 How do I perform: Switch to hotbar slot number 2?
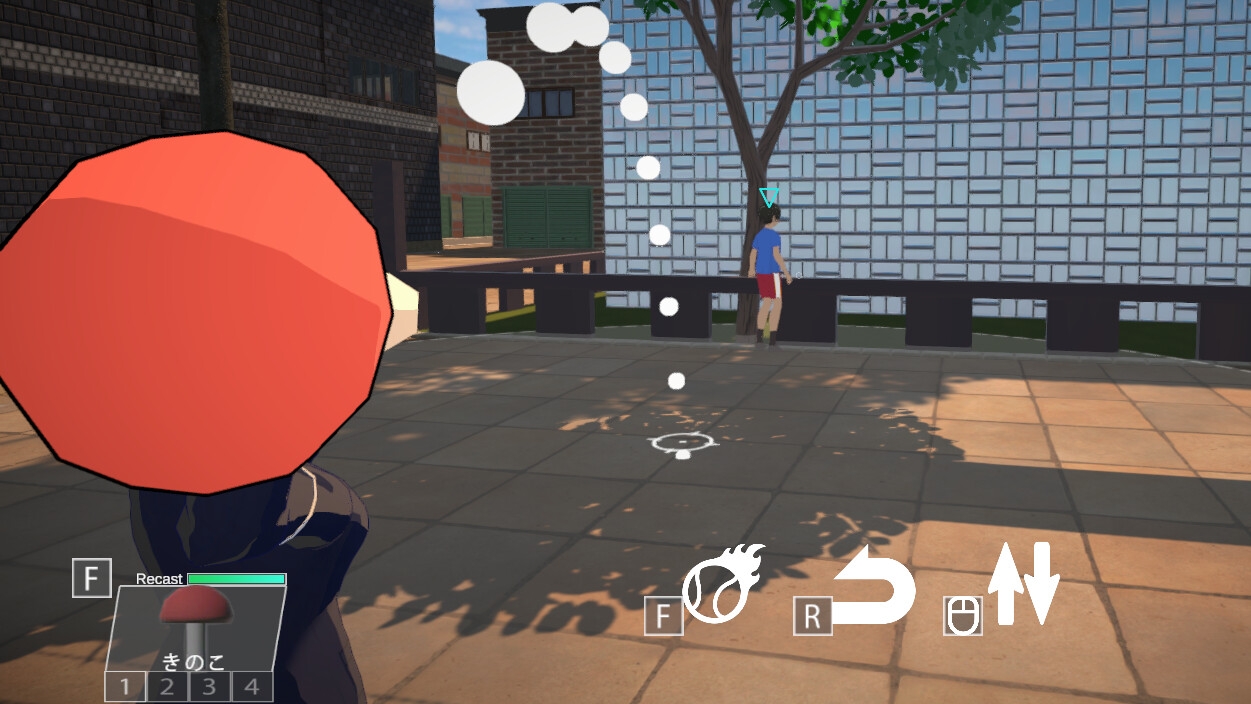[168, 687]
